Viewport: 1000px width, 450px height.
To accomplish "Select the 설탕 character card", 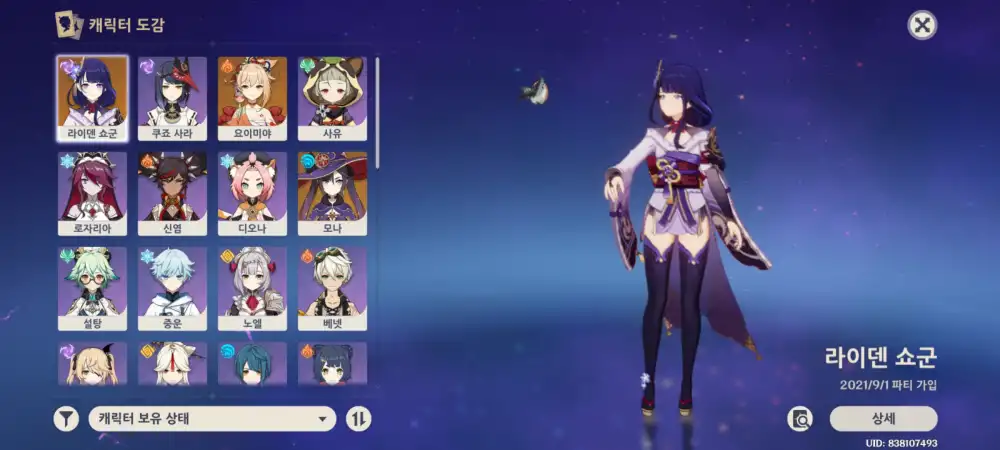I will tap(92, 289).
